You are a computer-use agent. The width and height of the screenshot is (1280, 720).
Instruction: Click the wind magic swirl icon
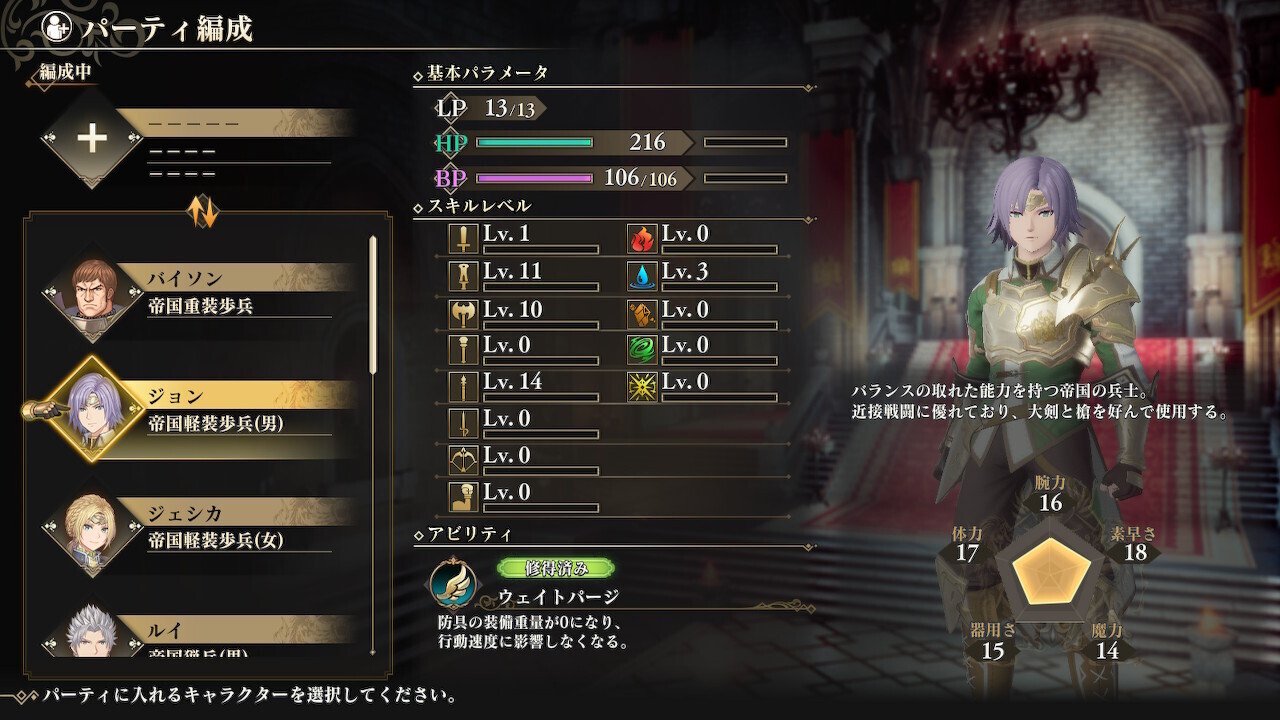[642, 349]
